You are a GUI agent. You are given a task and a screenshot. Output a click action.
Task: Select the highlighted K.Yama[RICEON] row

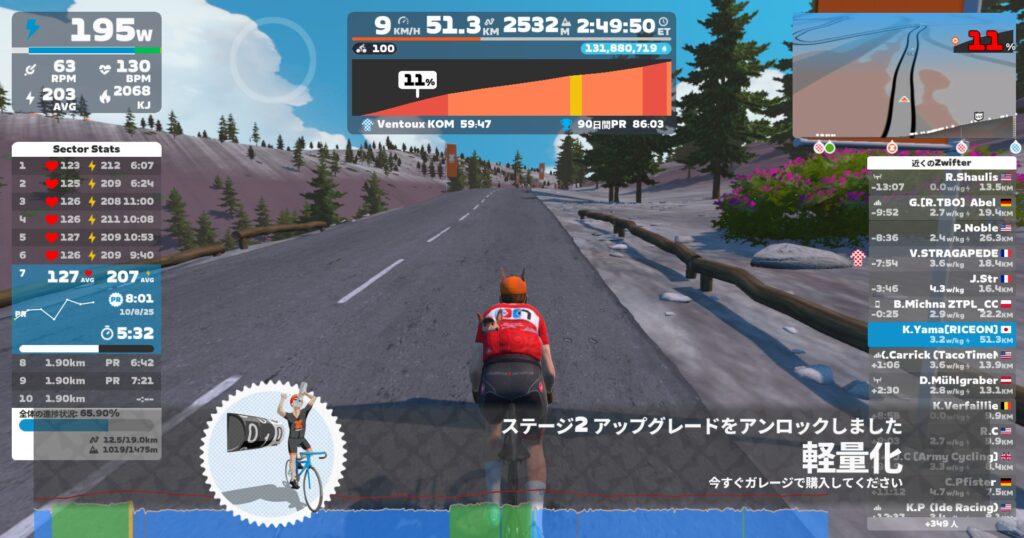943,334
